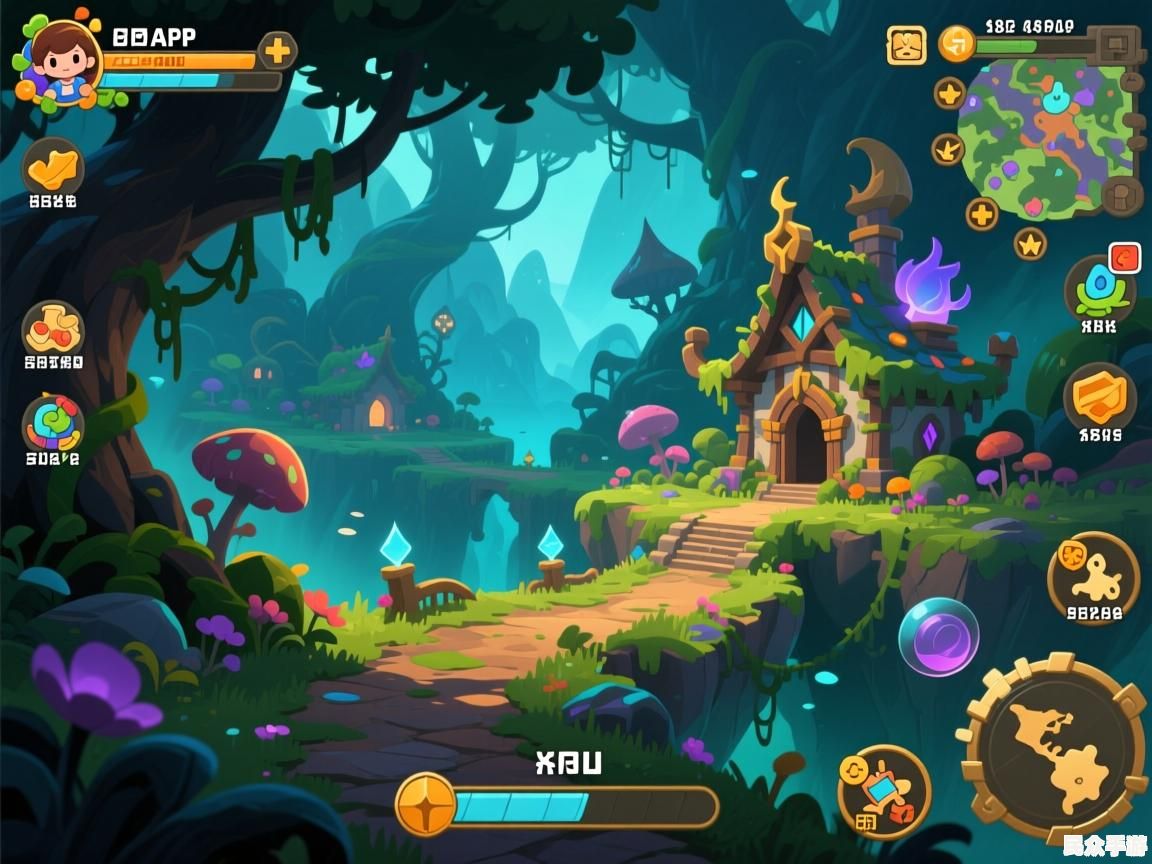1152x864 pixels.
Task: Click the square face icon near the coin
Action: point(906,45)
